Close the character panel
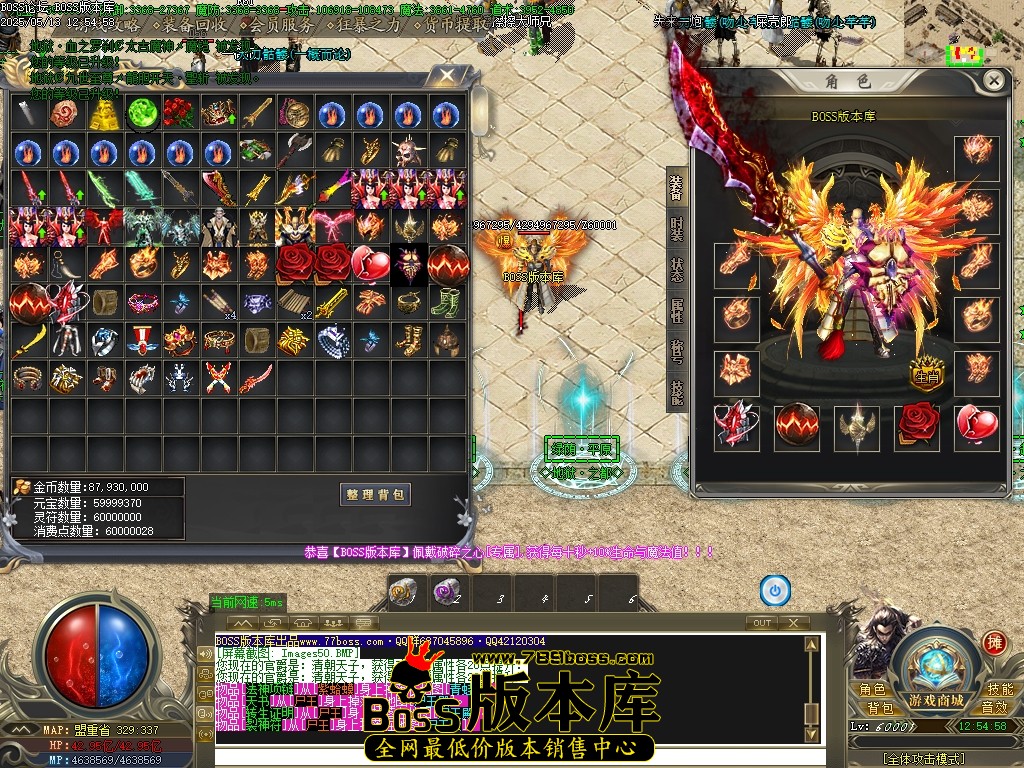Viewport: 1024px width, 768px height. tap(993, 81)
